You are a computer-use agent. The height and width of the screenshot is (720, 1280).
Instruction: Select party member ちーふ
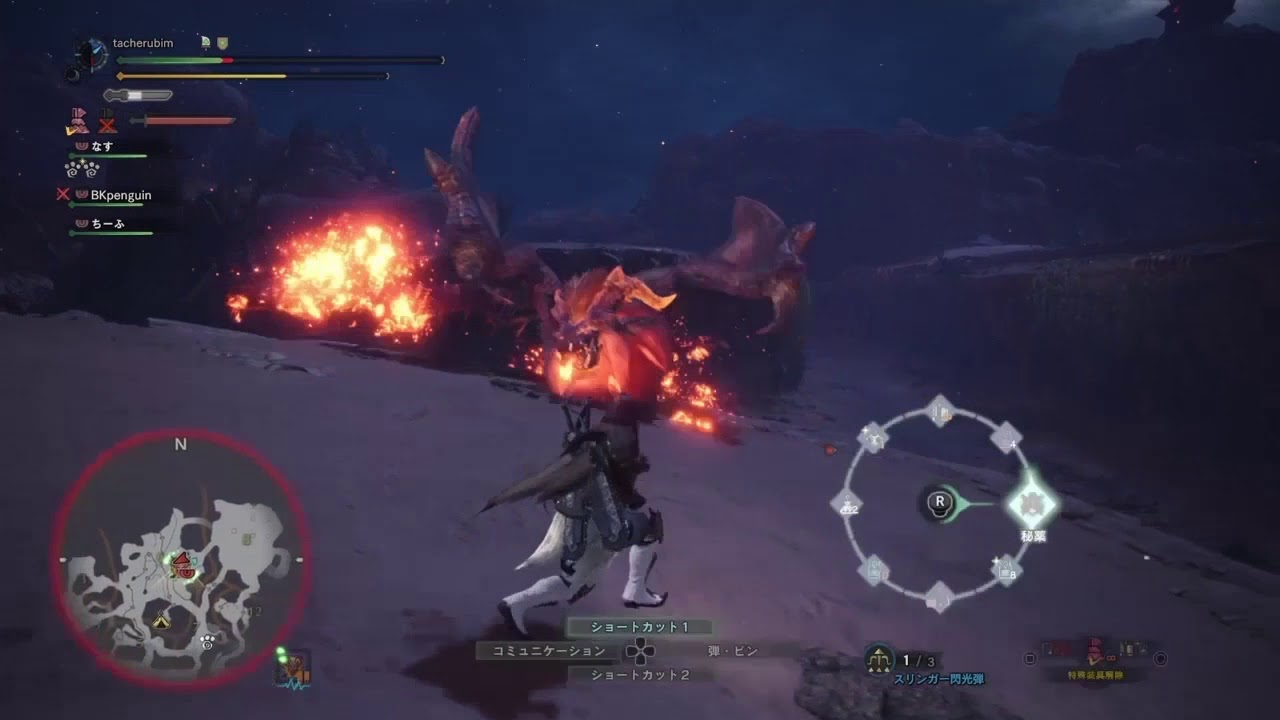[x=108, y=224]
